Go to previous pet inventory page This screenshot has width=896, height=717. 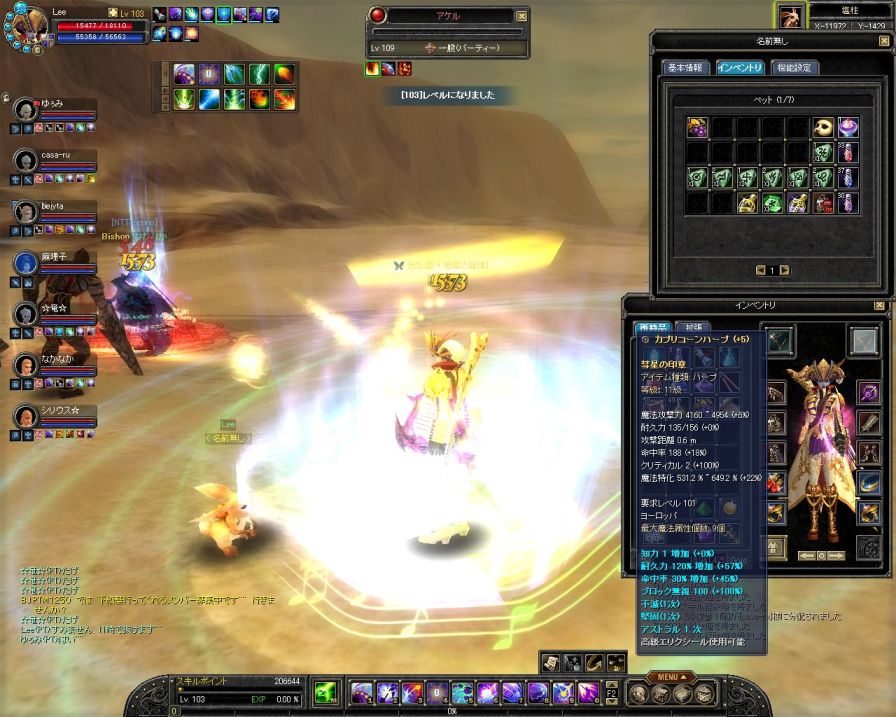click(x=760, y=270)
